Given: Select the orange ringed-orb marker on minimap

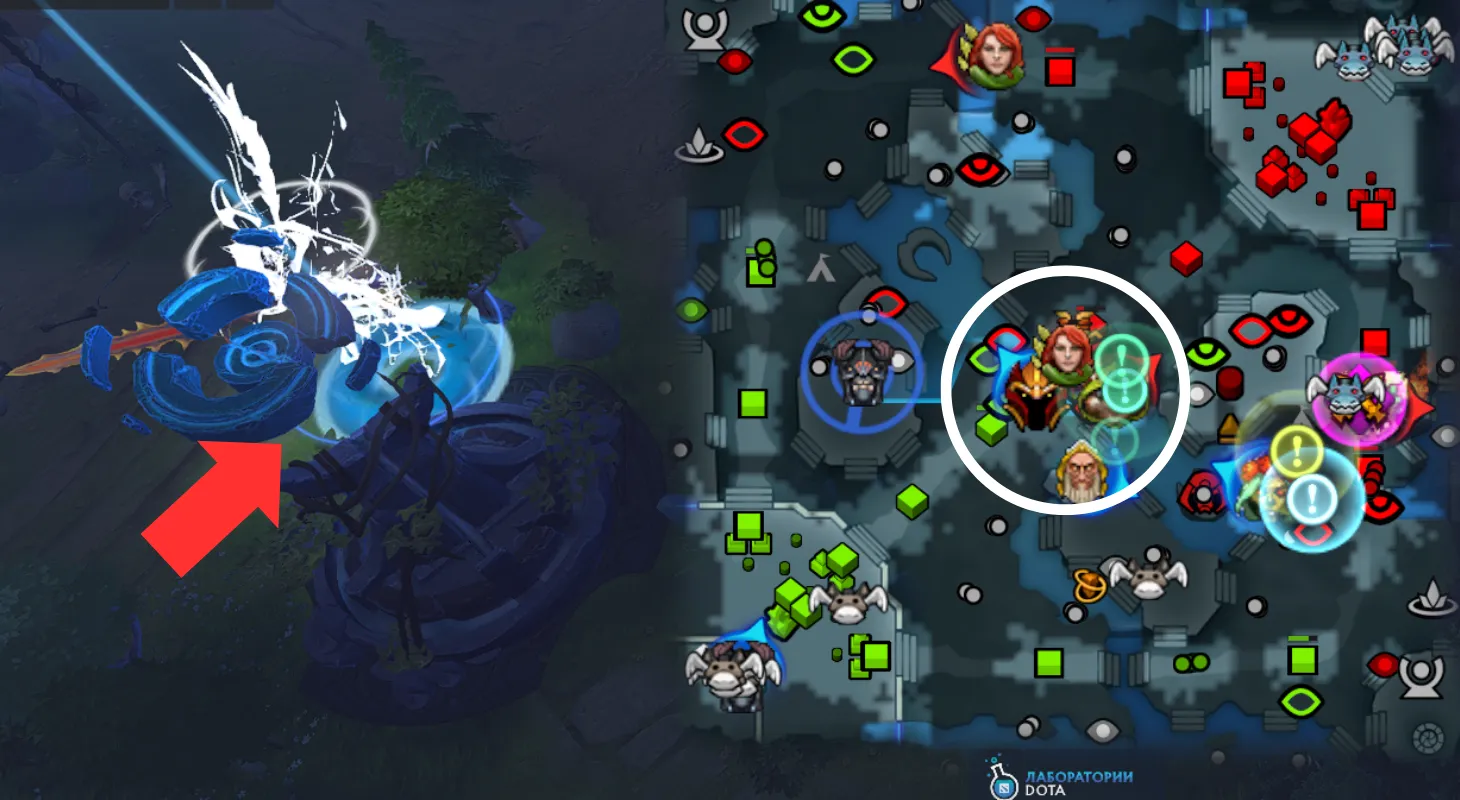Looking at the screenshot, I should (1088, 585).
